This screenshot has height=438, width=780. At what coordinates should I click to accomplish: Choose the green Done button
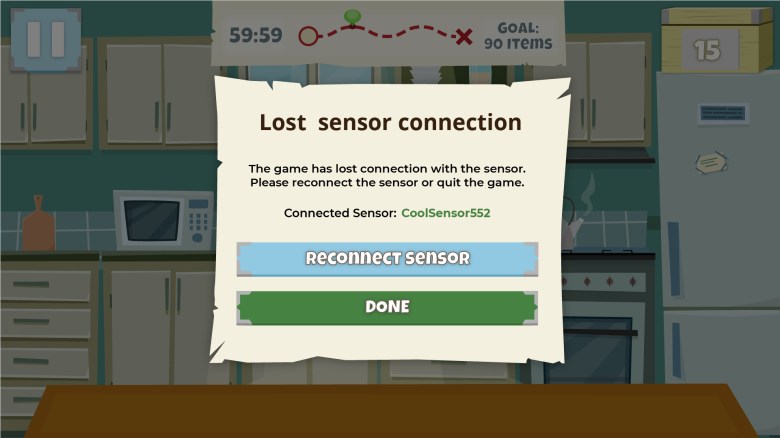(x=387, y=307)
